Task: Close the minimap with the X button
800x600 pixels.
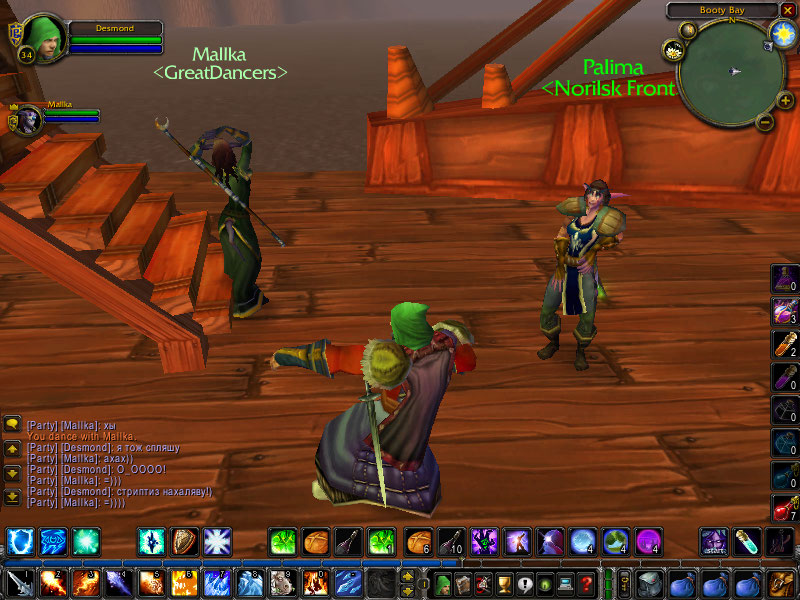Action: pos(789,10)
